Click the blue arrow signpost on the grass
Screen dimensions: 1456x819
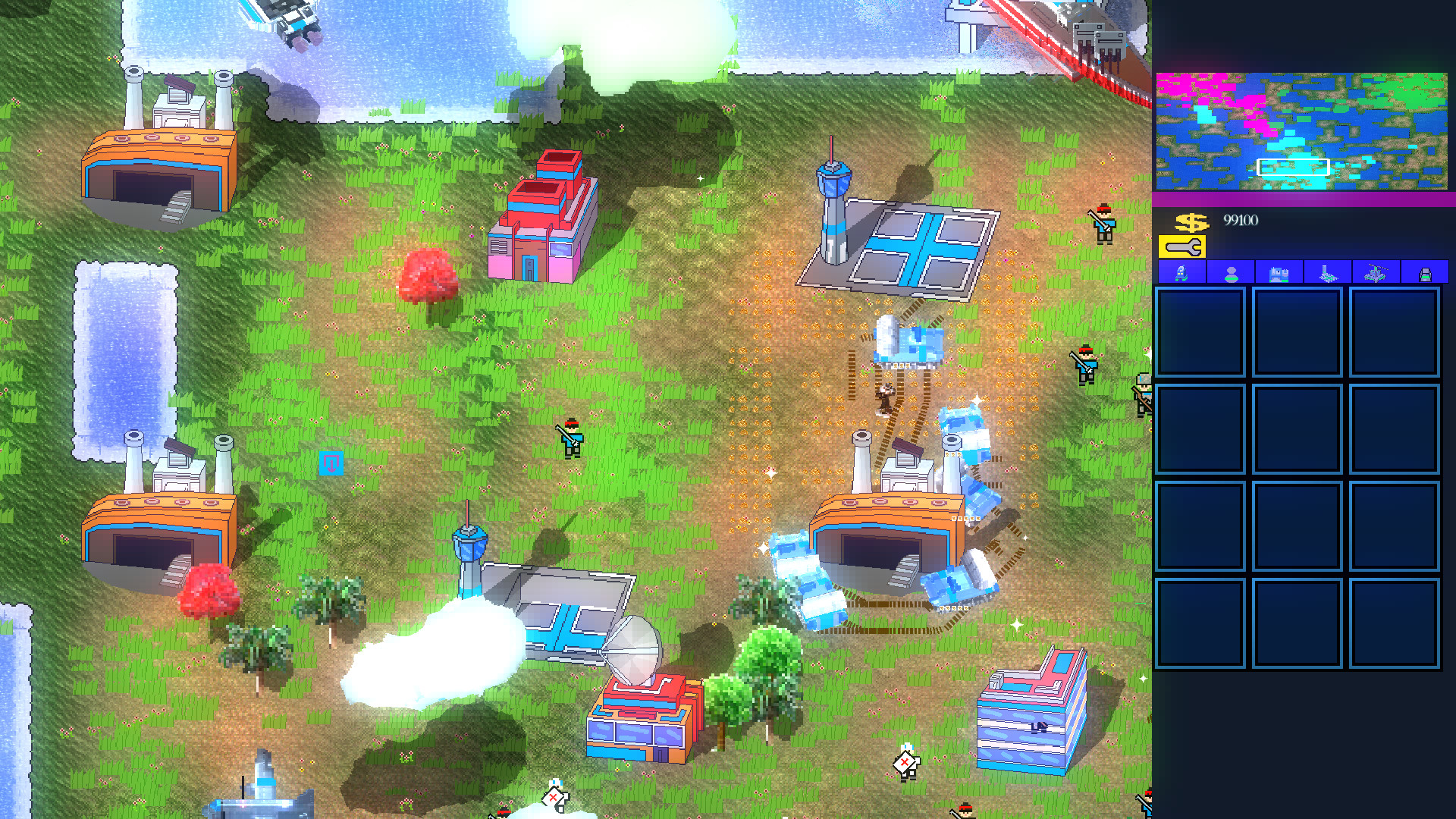point(331,463)
